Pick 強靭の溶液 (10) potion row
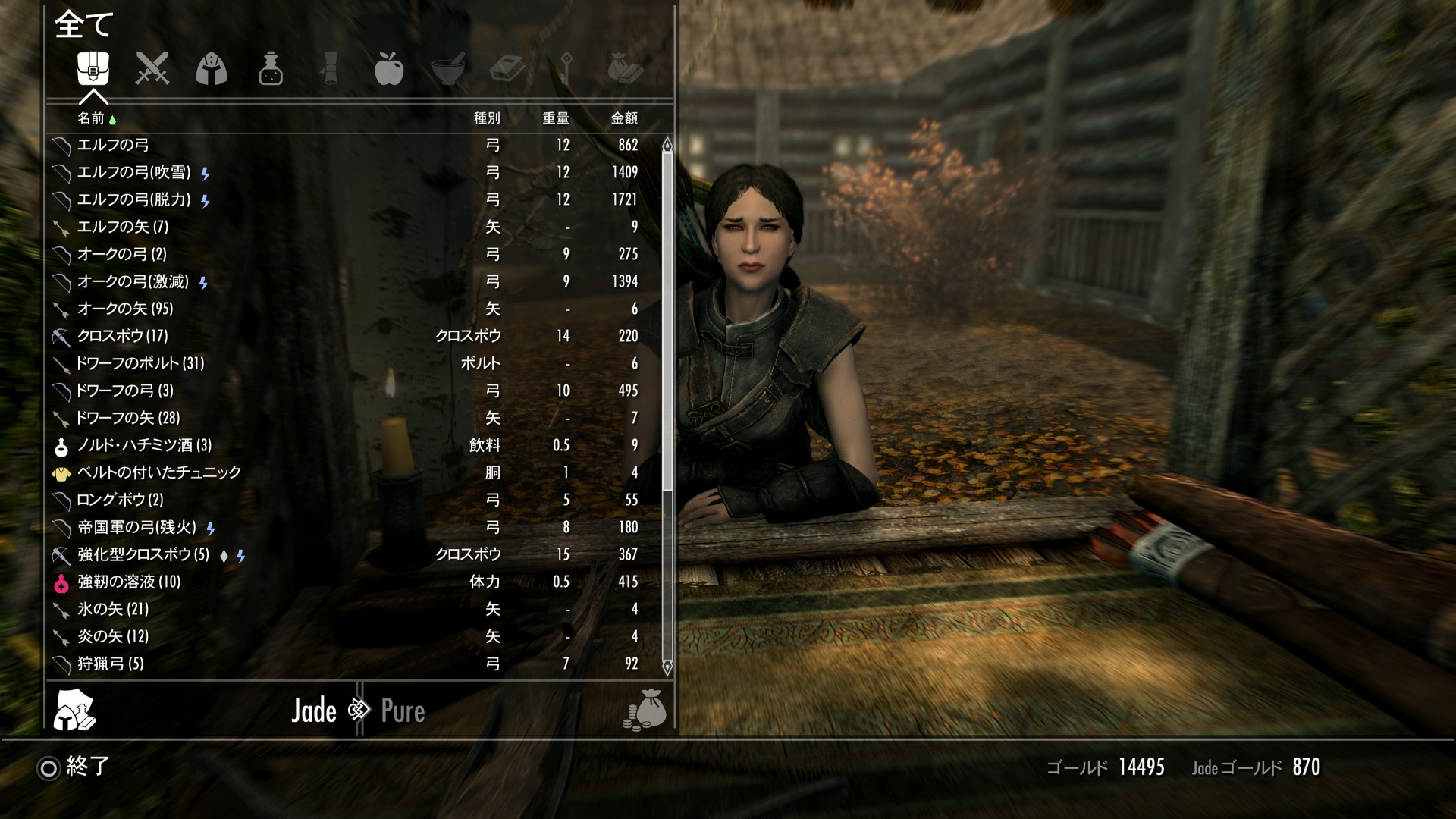Viewport: 1456px width, 819px height. pyautogui.click(x=129, y=582)
